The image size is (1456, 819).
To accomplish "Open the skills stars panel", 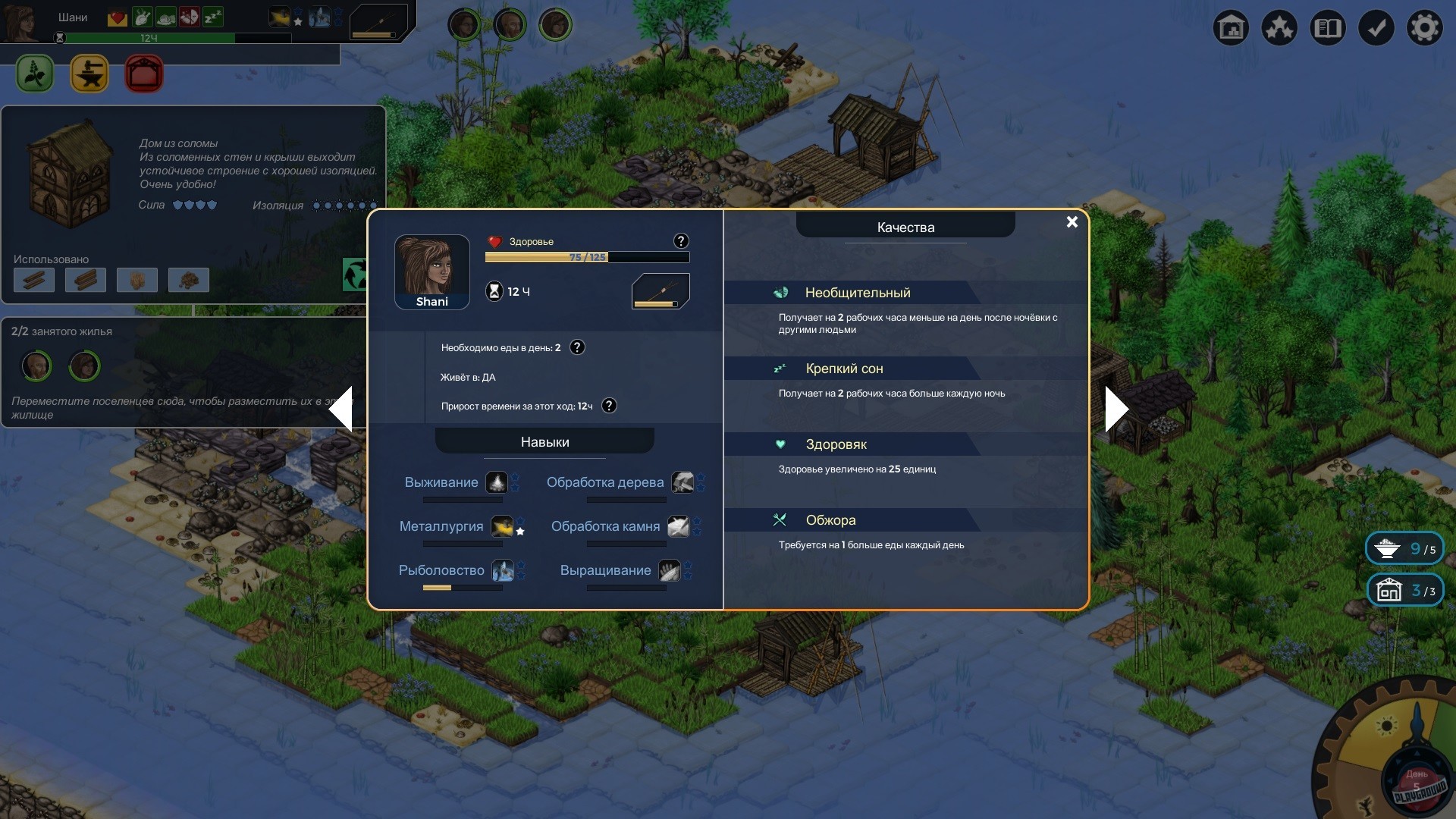I will tap(1279, 27).
